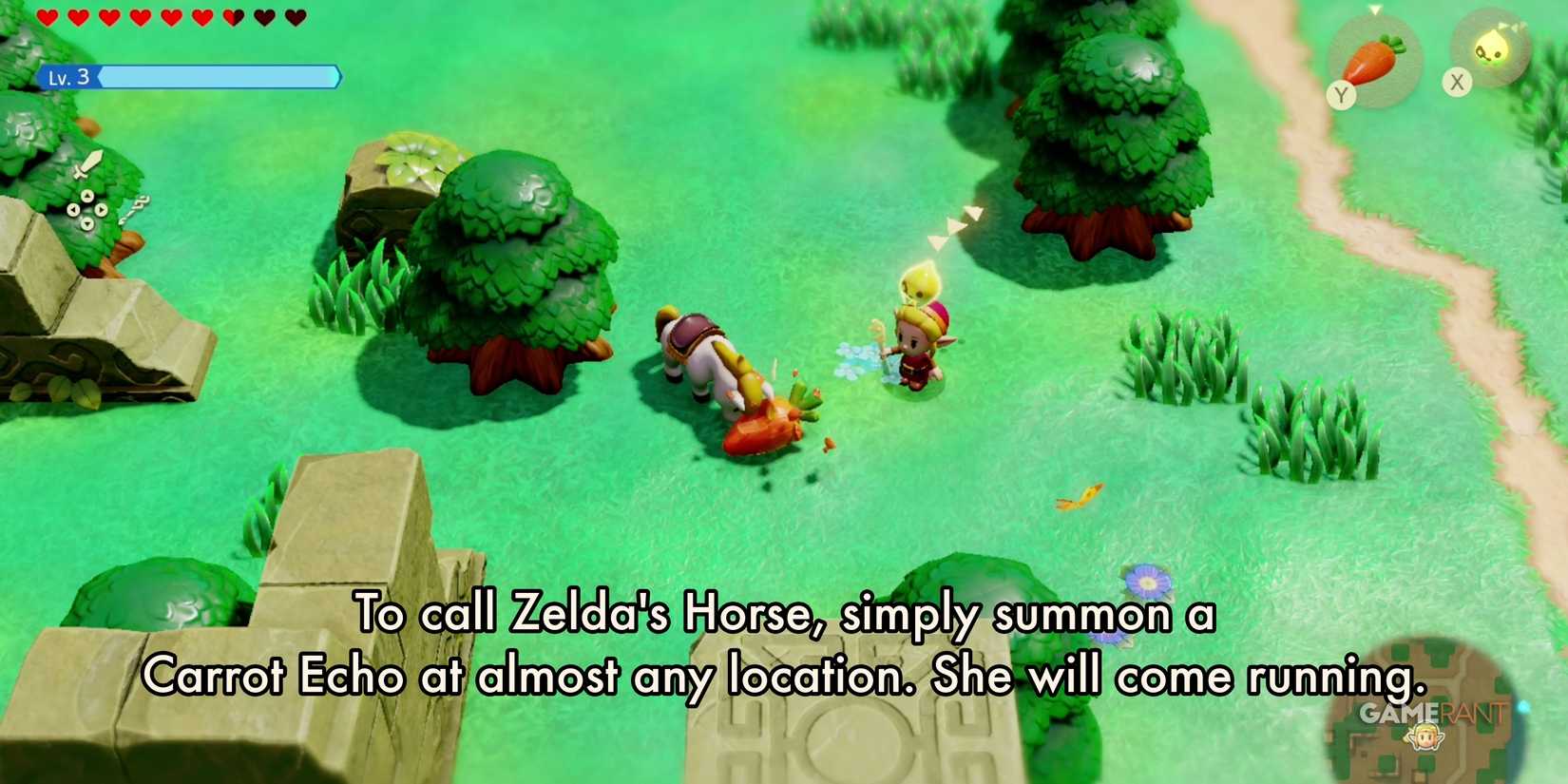This screenshot has width=1568, height=784.
Task: Click the sparkle marker on the minimap edge
Action: point(1522,706)
